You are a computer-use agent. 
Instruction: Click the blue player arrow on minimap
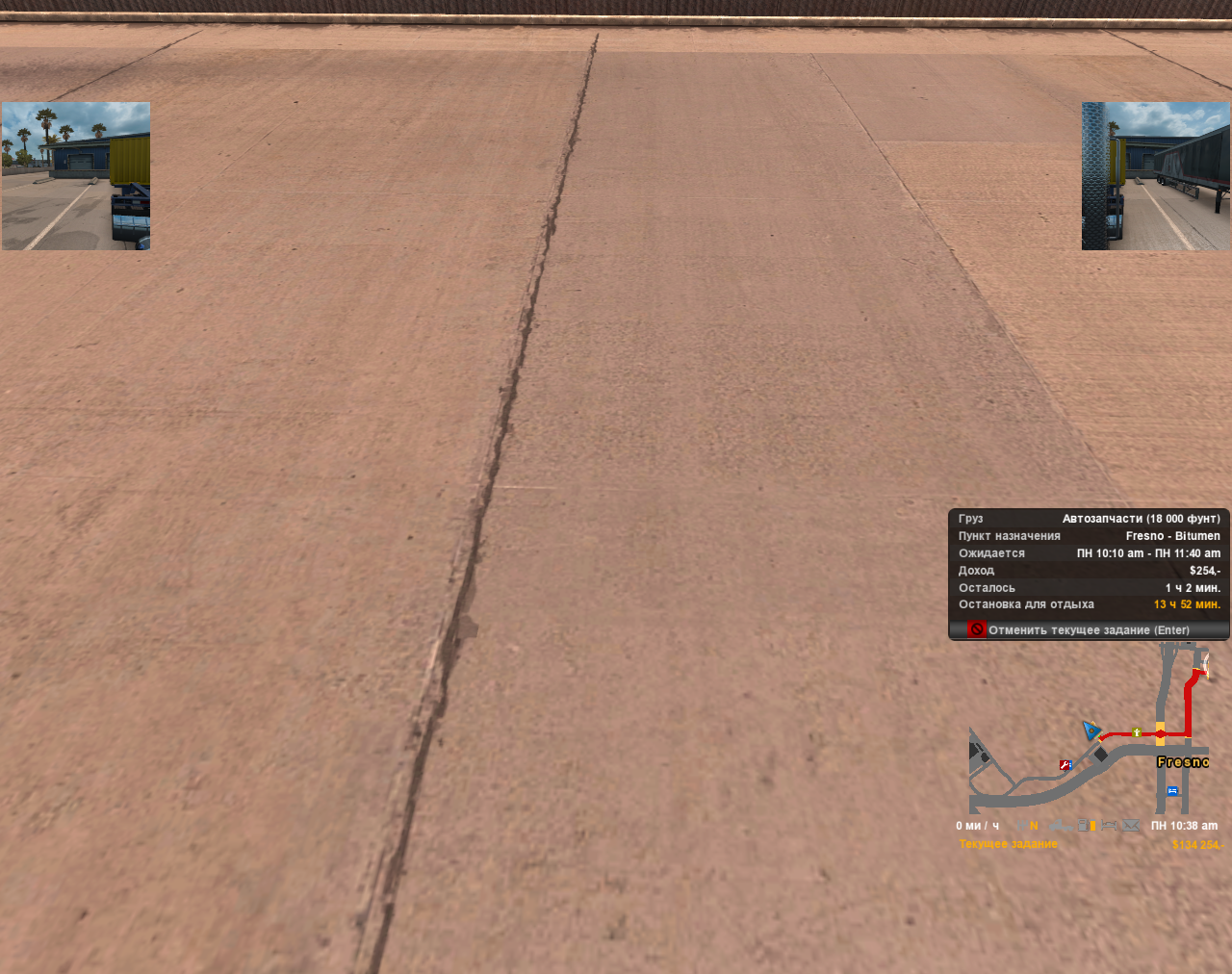click(1093, 731)
